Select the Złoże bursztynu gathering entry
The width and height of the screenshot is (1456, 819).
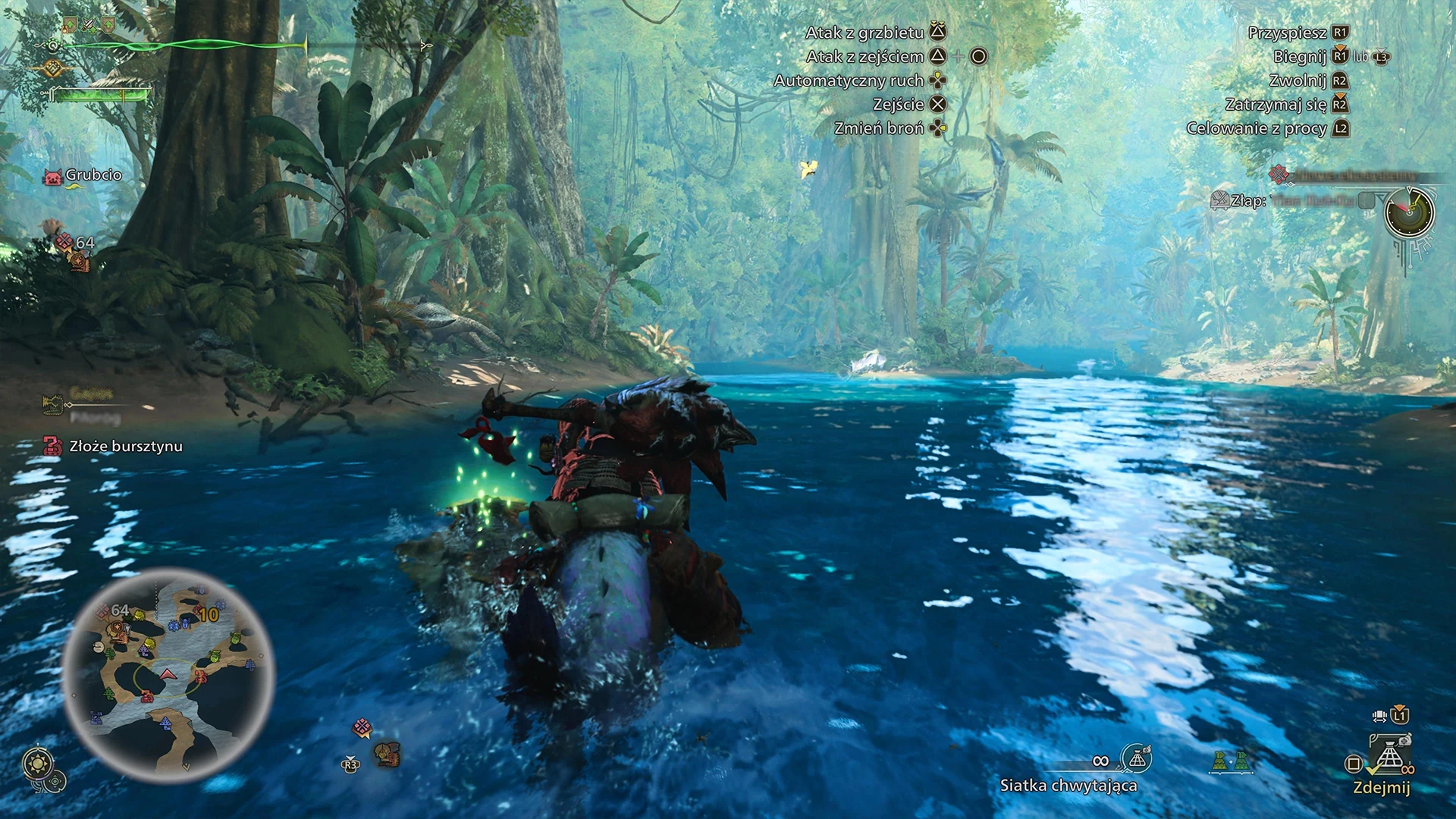pyautogui.click(x=126, y=446)
